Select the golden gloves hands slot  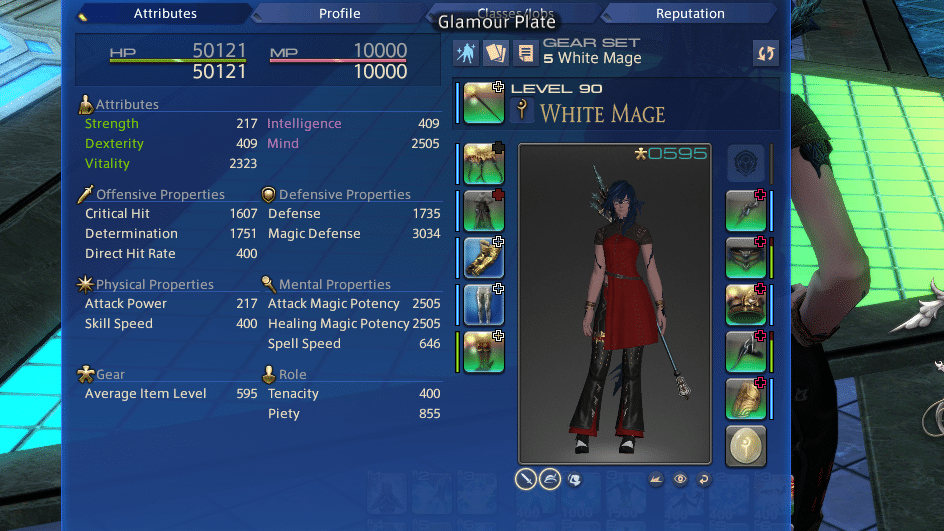tap(483, 257)
